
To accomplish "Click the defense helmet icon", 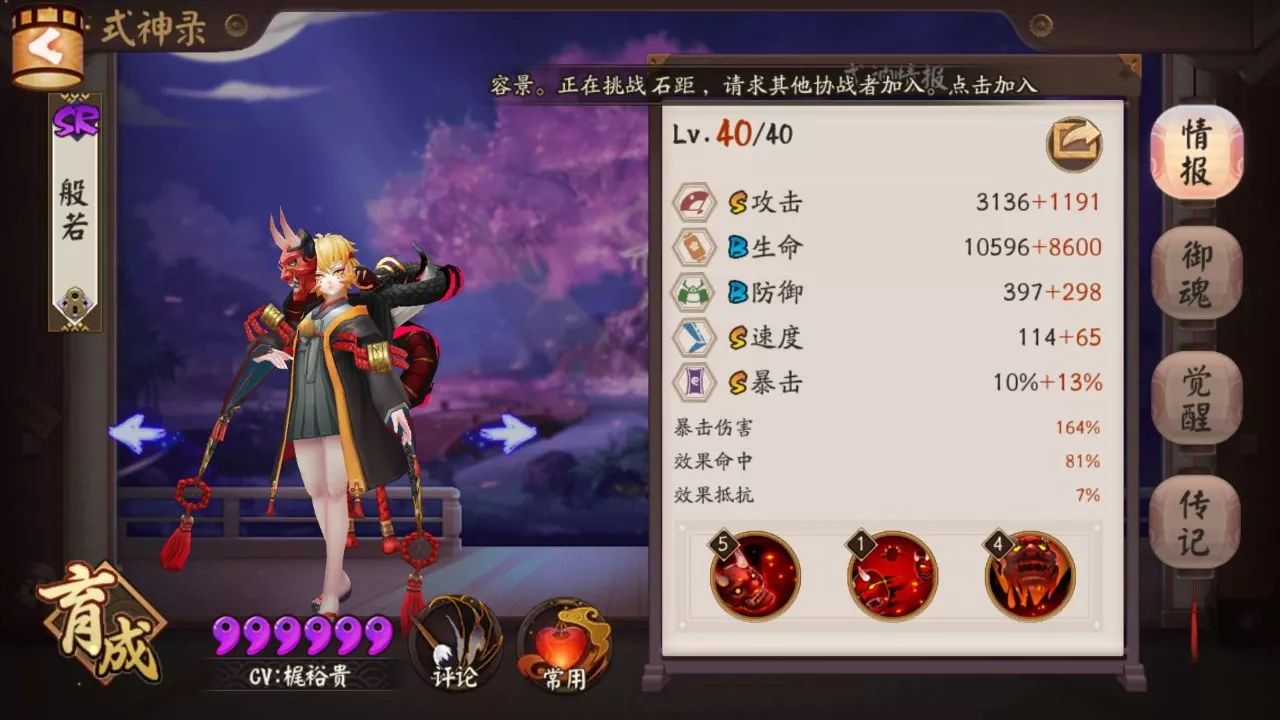I will point(694,292).
